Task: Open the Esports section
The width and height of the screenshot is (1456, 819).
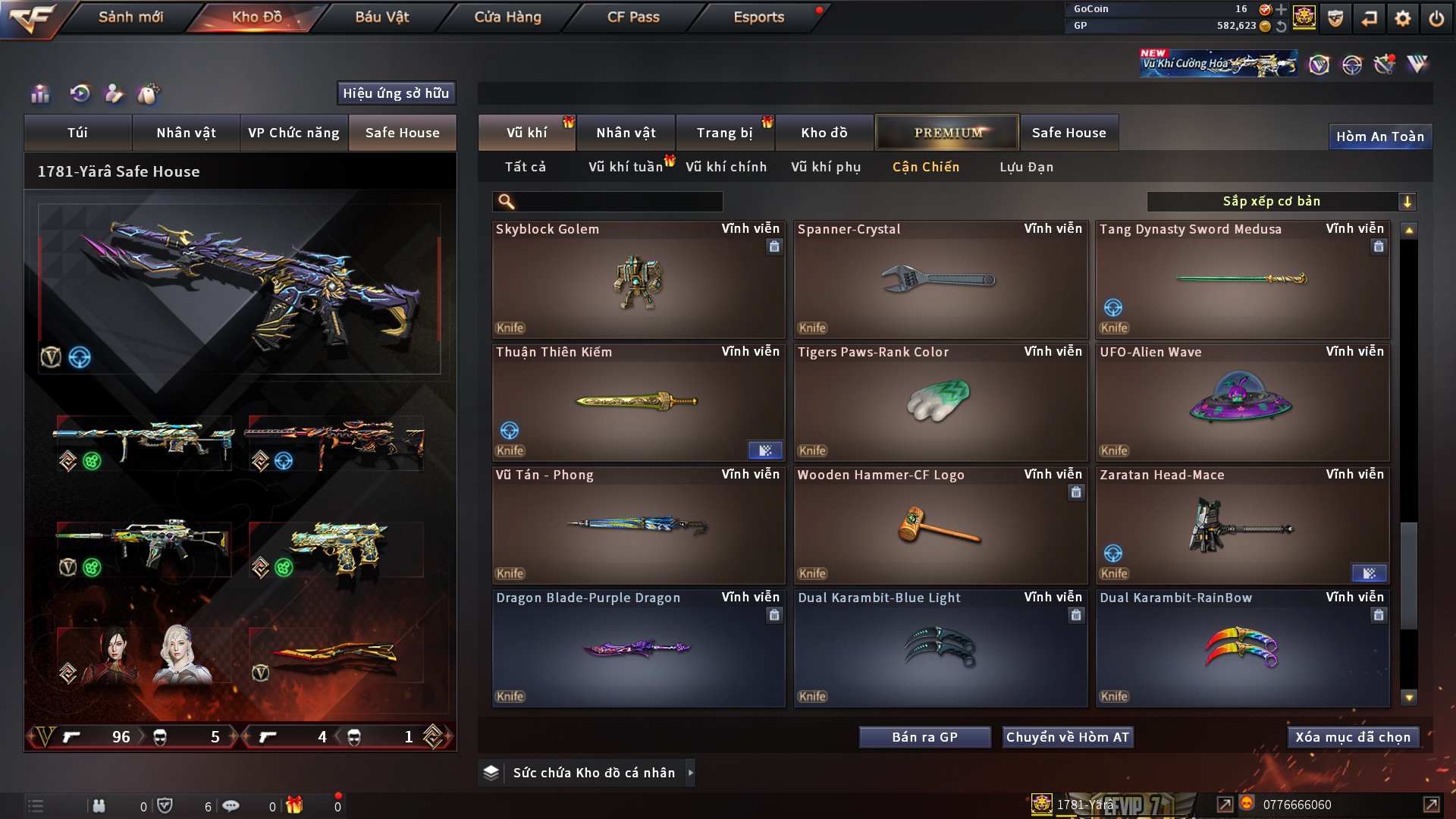Action: click(x=758, y=17)
